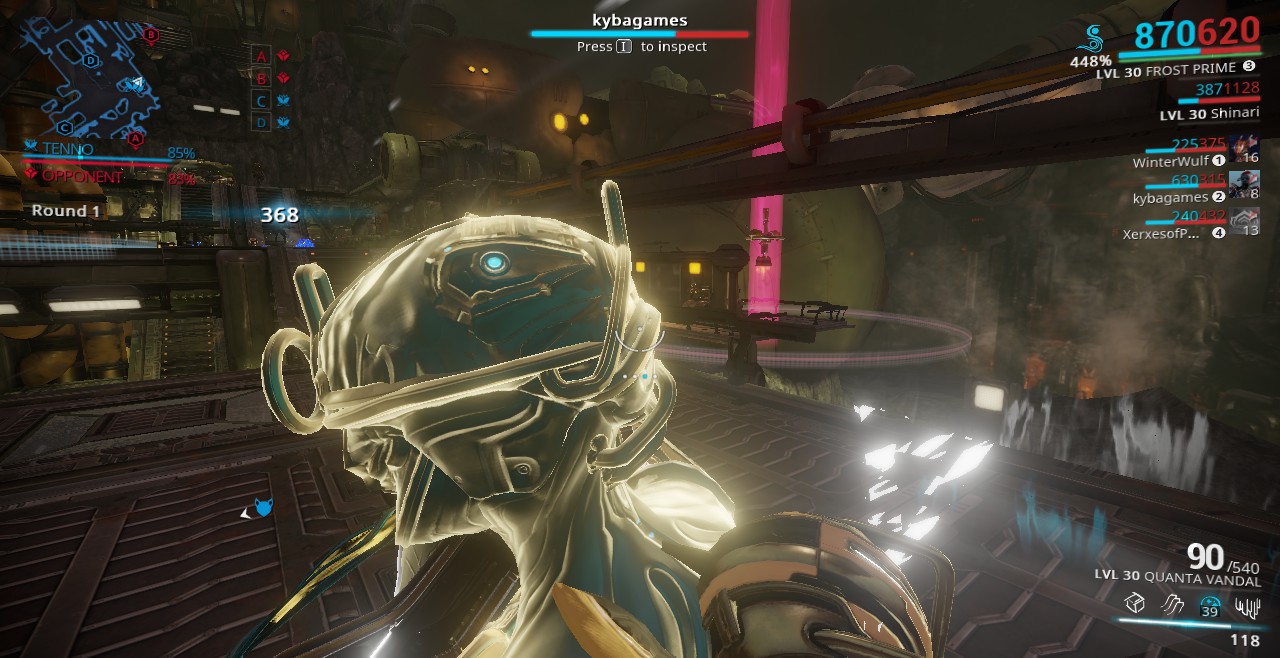Select the red A marker on minimap
This screenshot has height=658, width=1280.
tap(135, 136)
